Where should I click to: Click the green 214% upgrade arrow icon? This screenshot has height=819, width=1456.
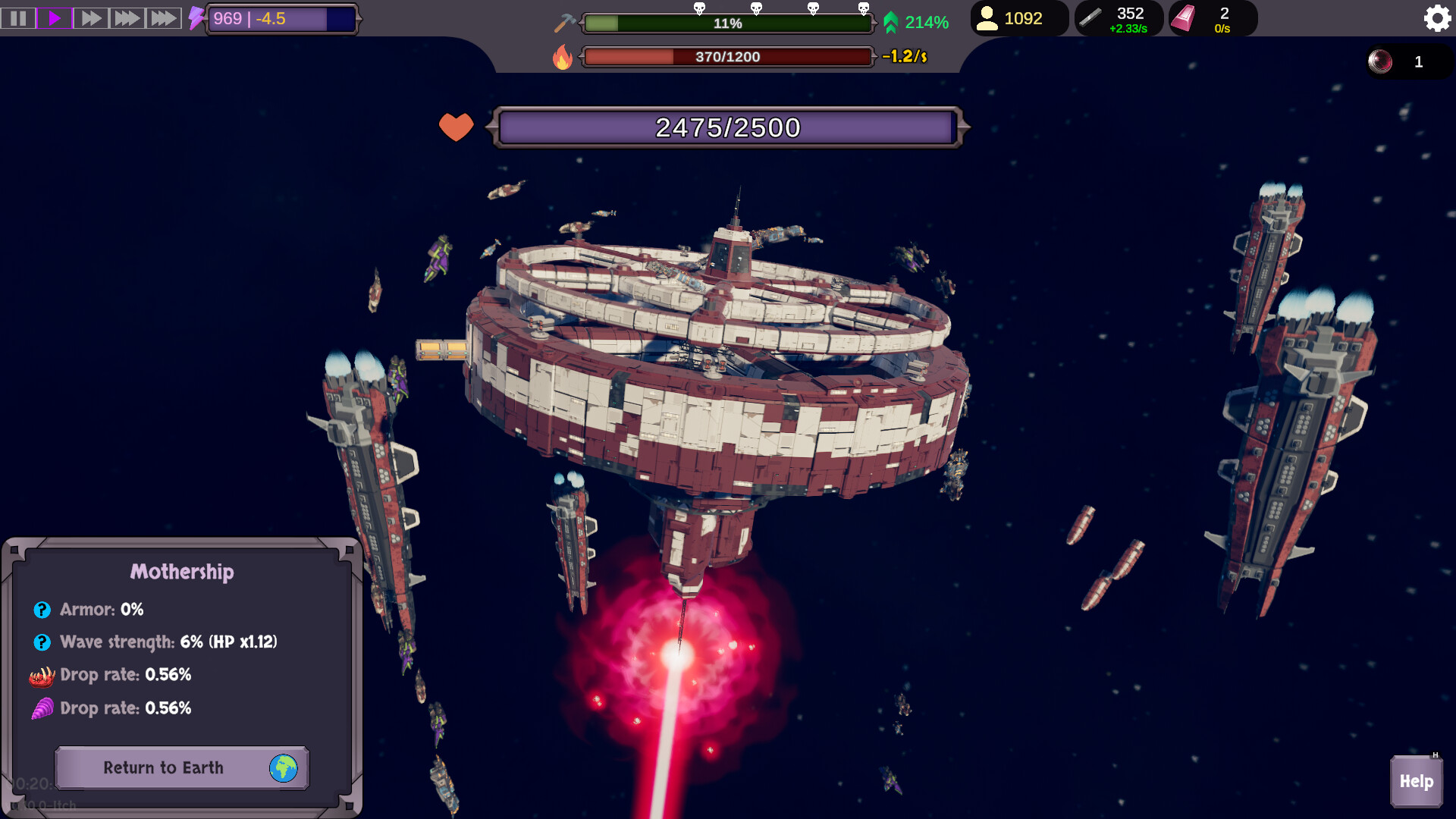892,23
